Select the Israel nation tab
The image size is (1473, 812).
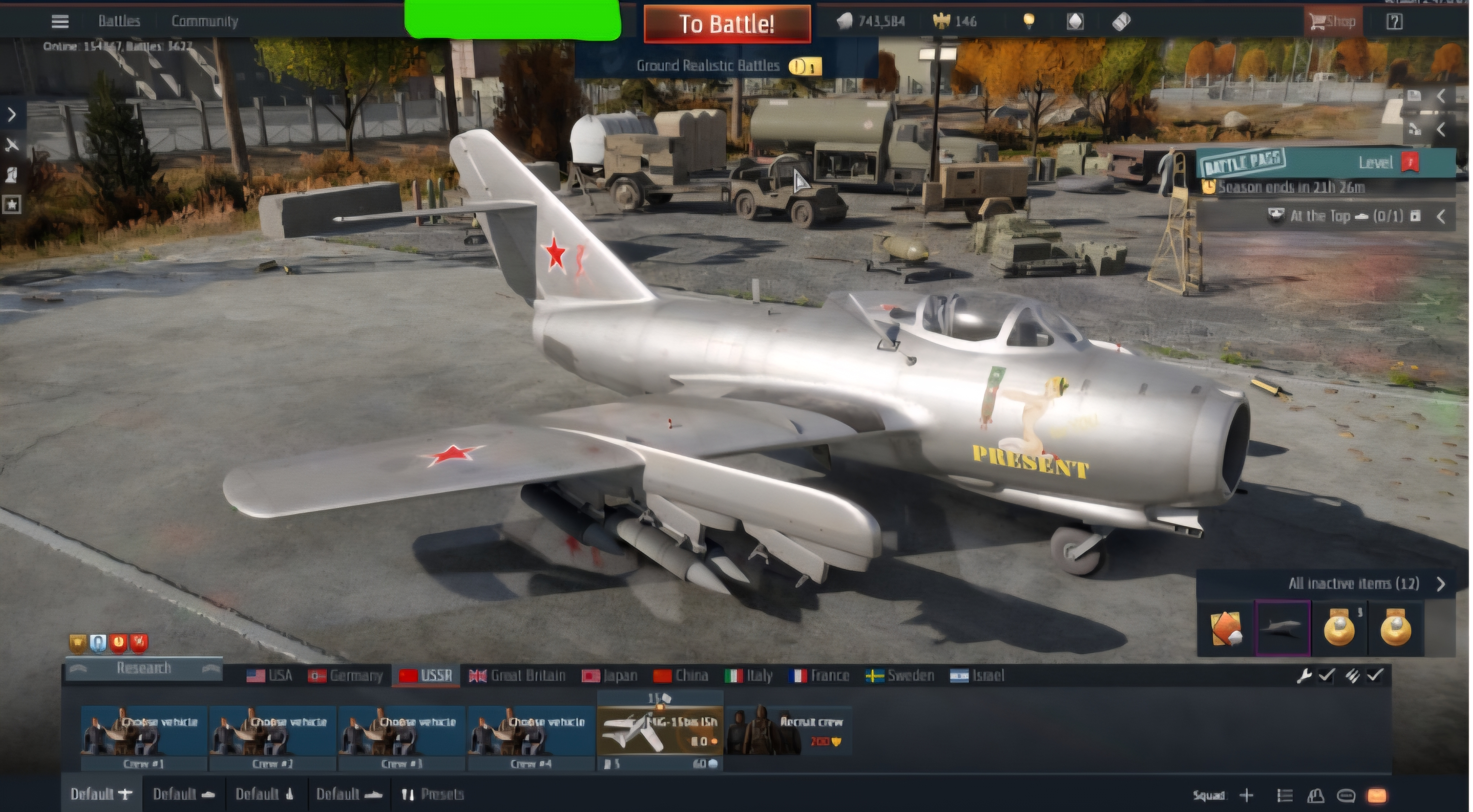pos(977,676)
